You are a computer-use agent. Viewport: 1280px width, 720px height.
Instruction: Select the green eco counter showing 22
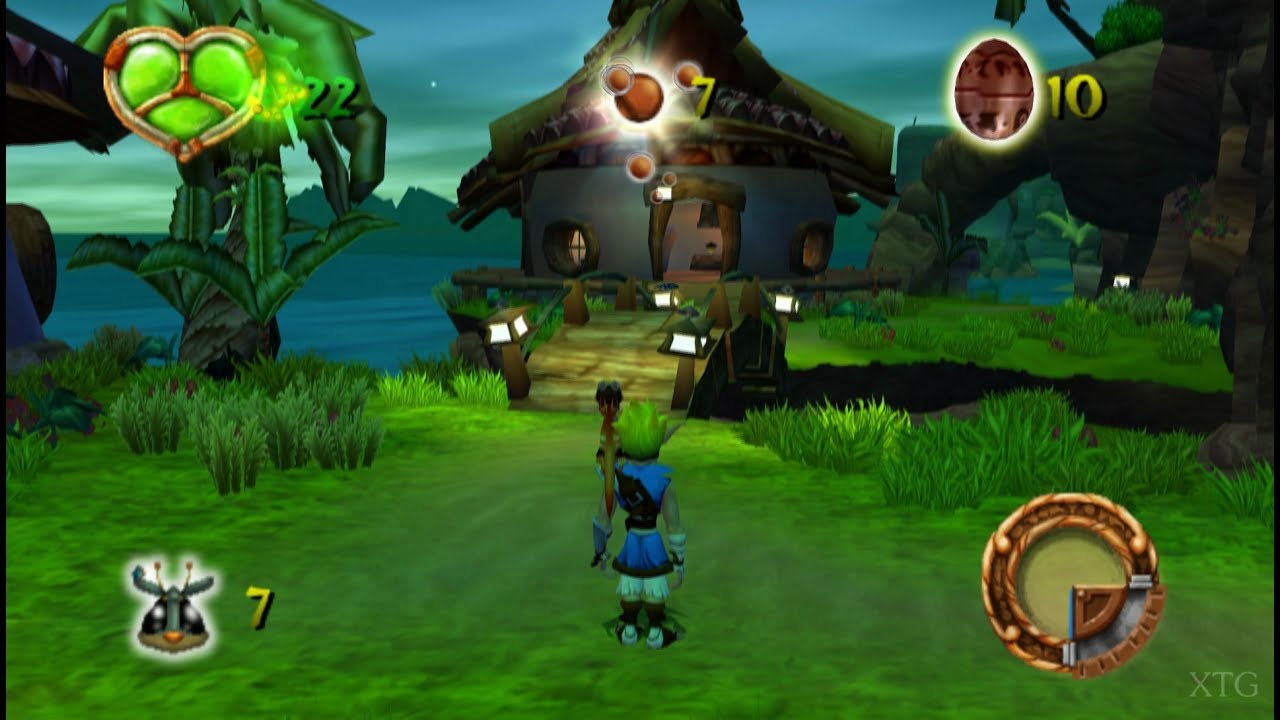pyautogui.click(x=333, y=97)
